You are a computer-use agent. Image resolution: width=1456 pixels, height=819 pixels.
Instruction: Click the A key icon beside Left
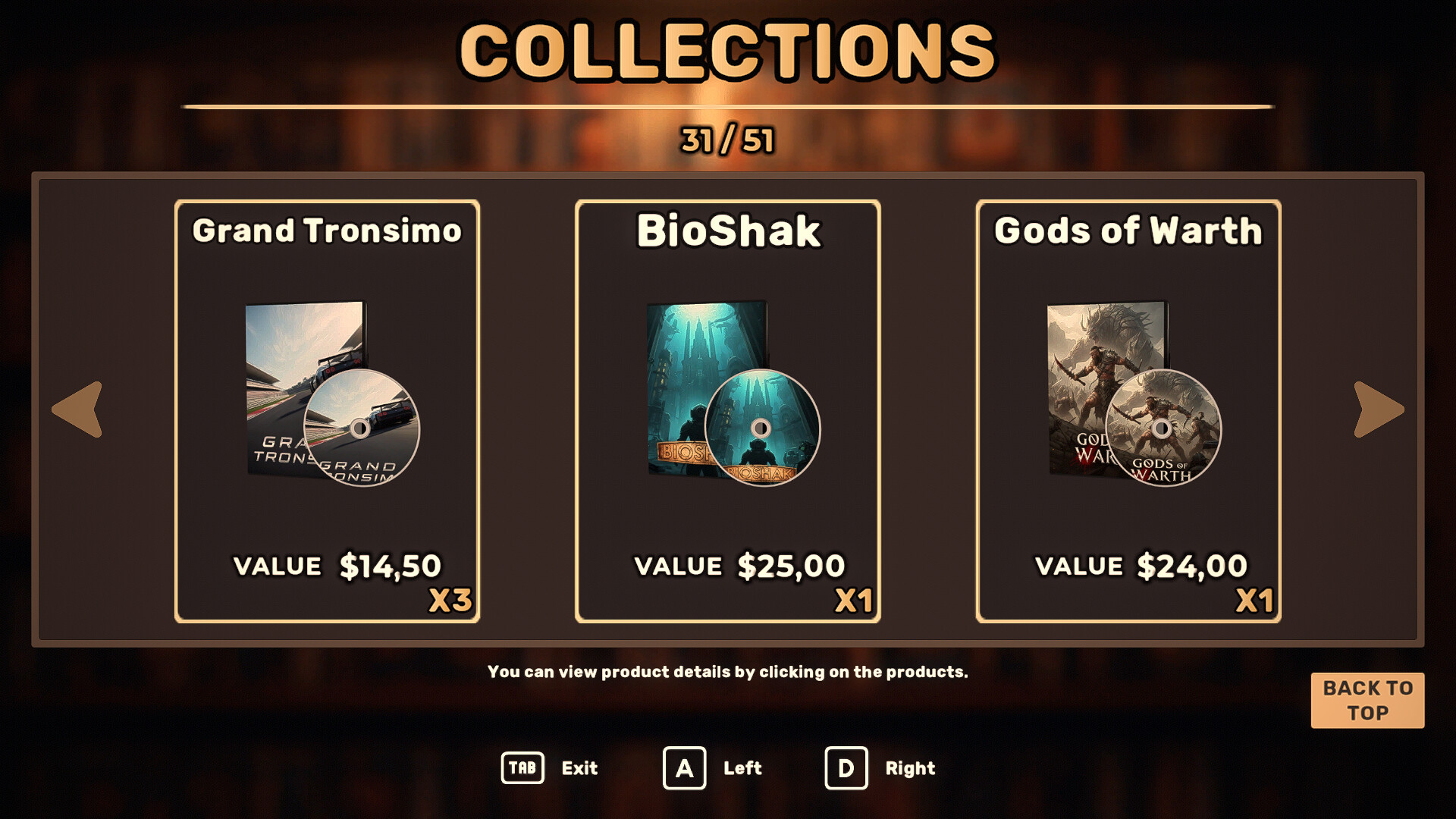[686, 768]
